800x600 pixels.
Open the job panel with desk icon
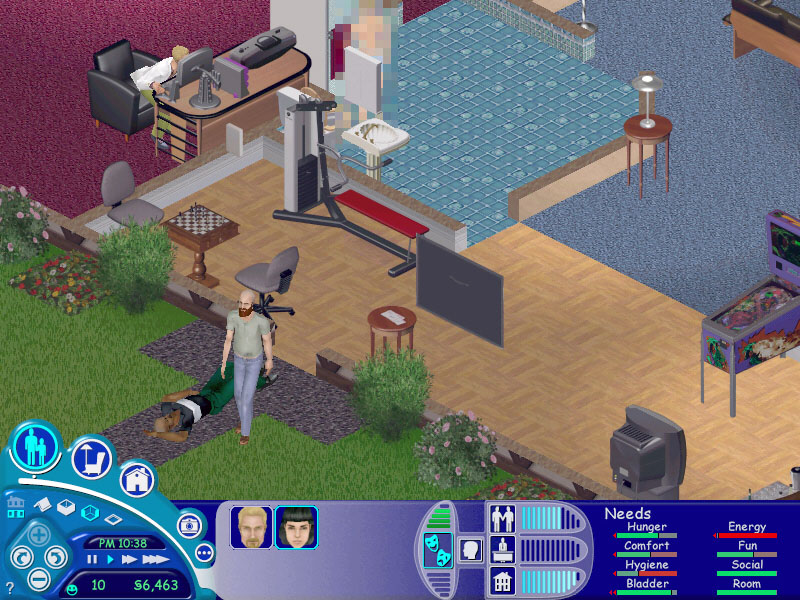tap(501, 549)
